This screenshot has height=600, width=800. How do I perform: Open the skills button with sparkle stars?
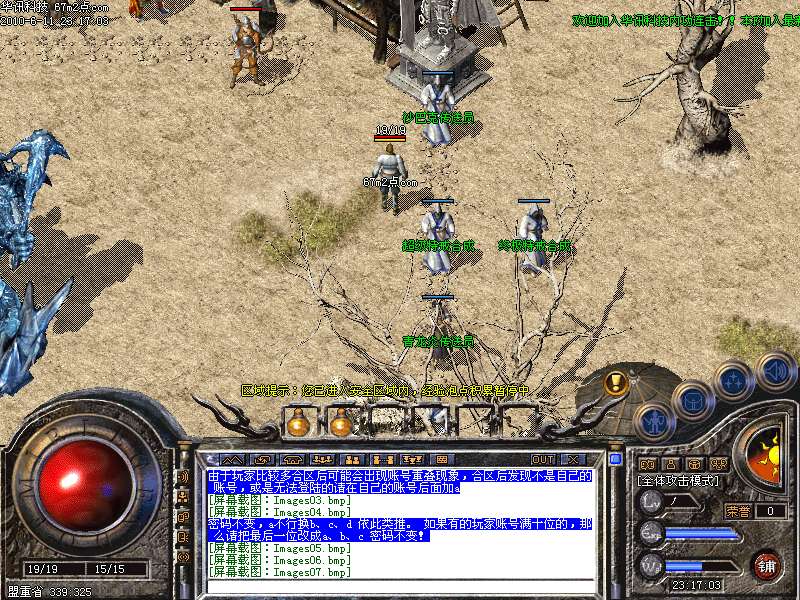734,382
